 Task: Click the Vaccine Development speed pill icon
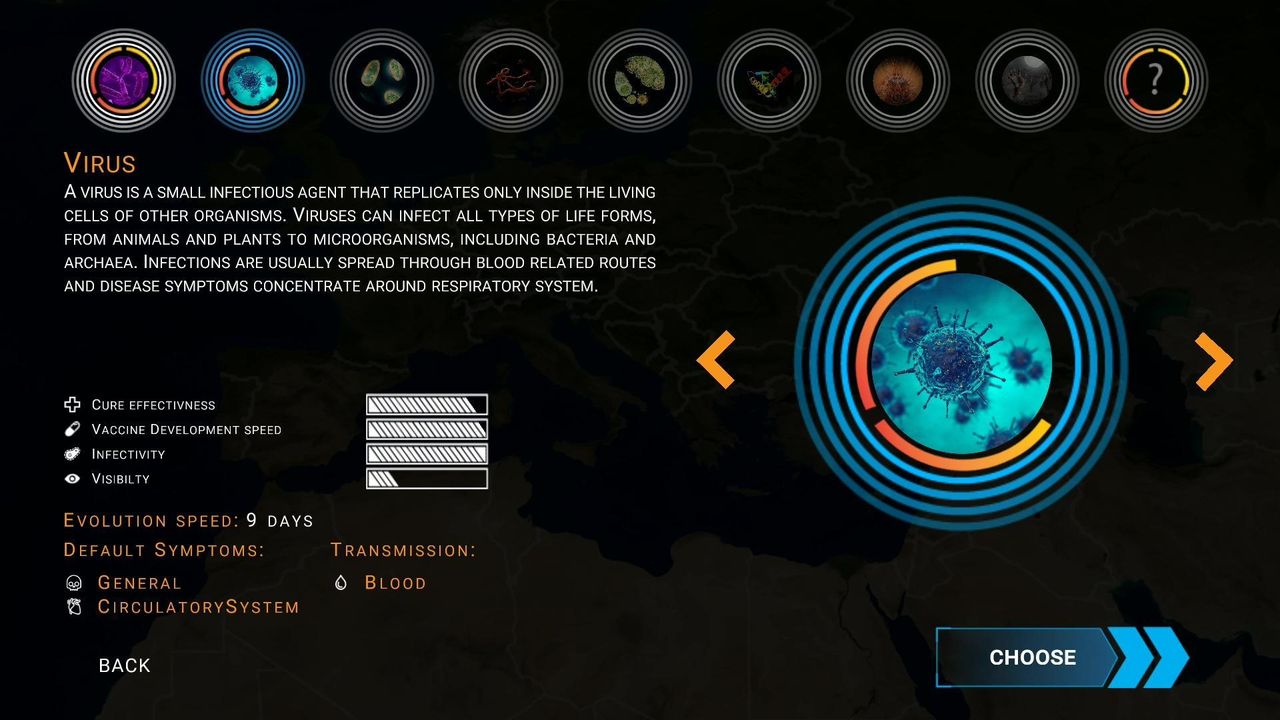[x=71, y=429]
